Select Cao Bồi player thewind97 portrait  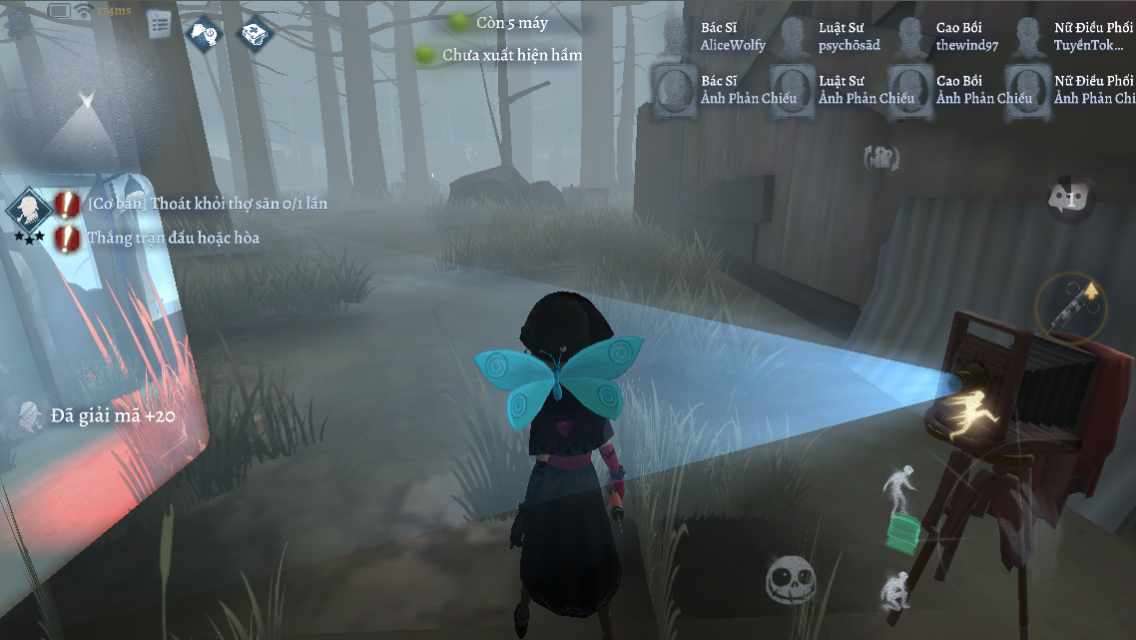click(x=912, y=37)
